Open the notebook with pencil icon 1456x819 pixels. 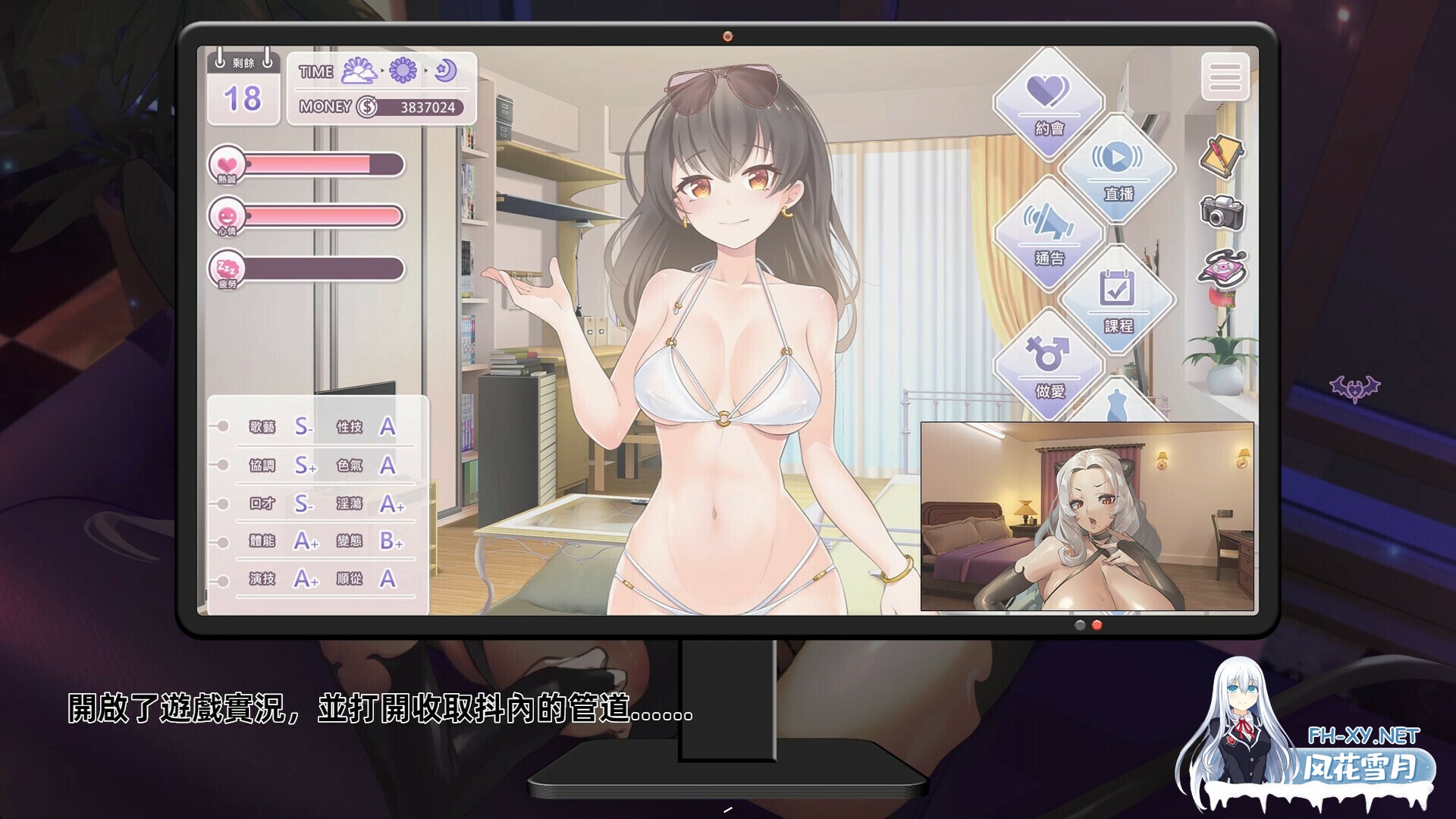(x=1222, y=157)
